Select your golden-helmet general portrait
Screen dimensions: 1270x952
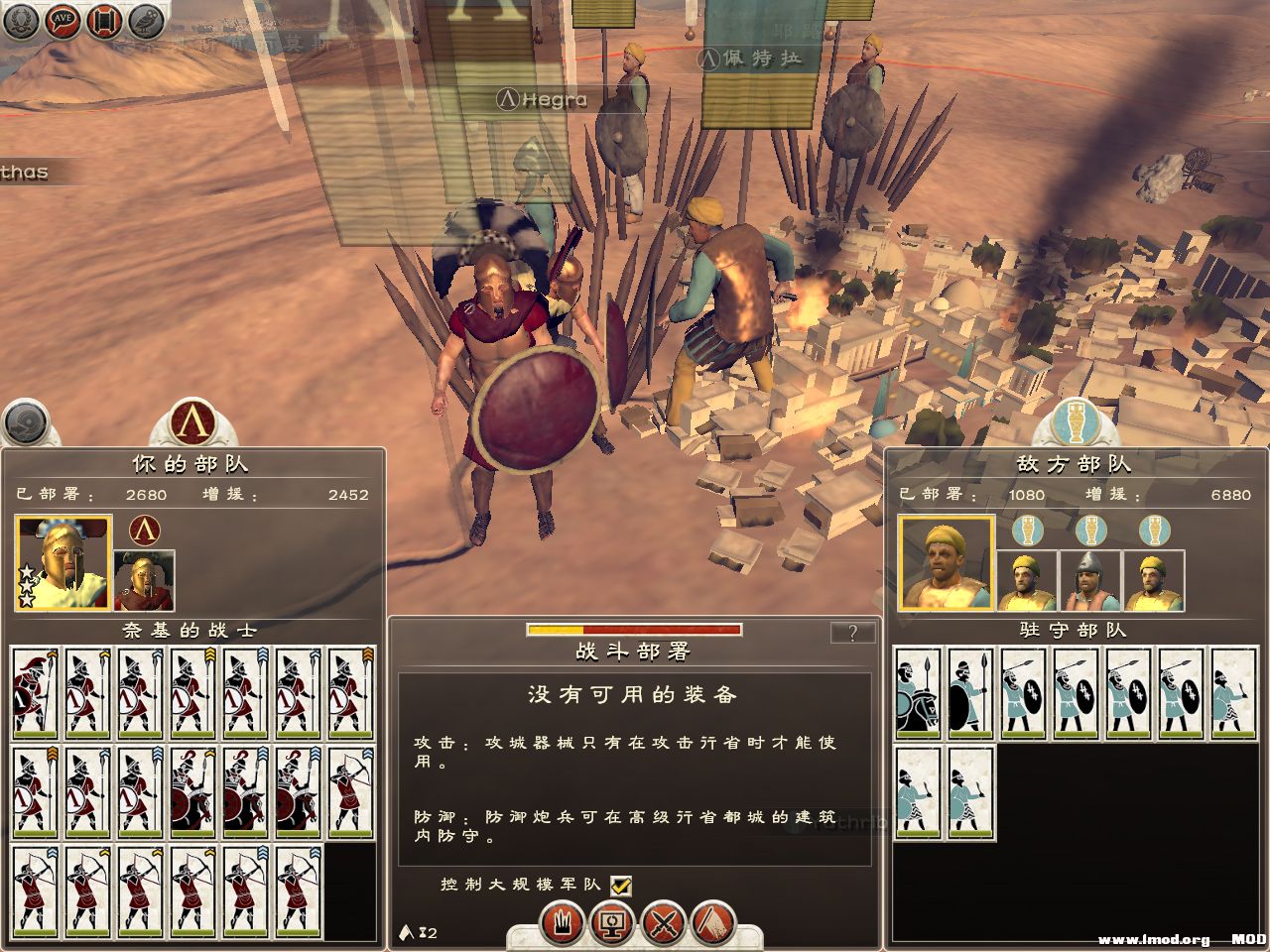pos(63,562)
